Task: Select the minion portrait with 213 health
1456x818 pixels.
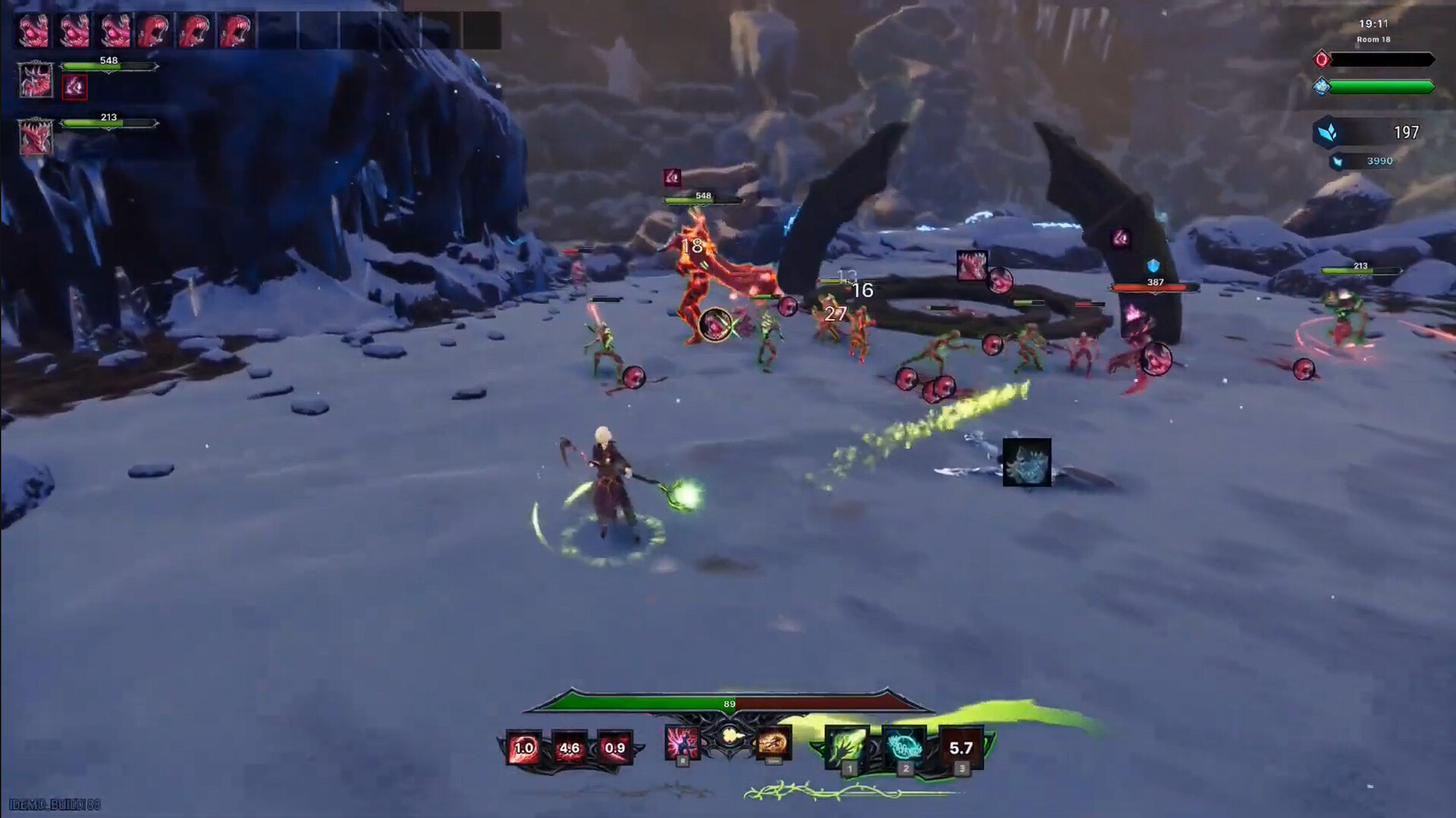Action: pos(36,137)
